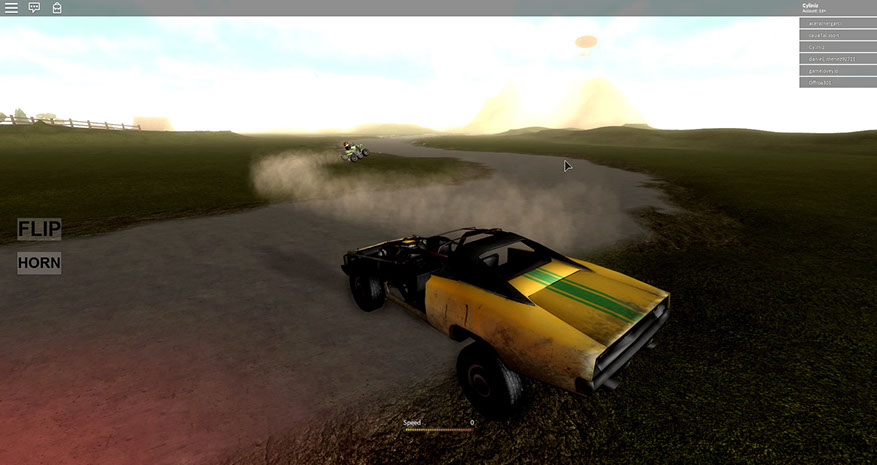
Task: Open the Roblox hamburger menu
Action: click(11, 7)
